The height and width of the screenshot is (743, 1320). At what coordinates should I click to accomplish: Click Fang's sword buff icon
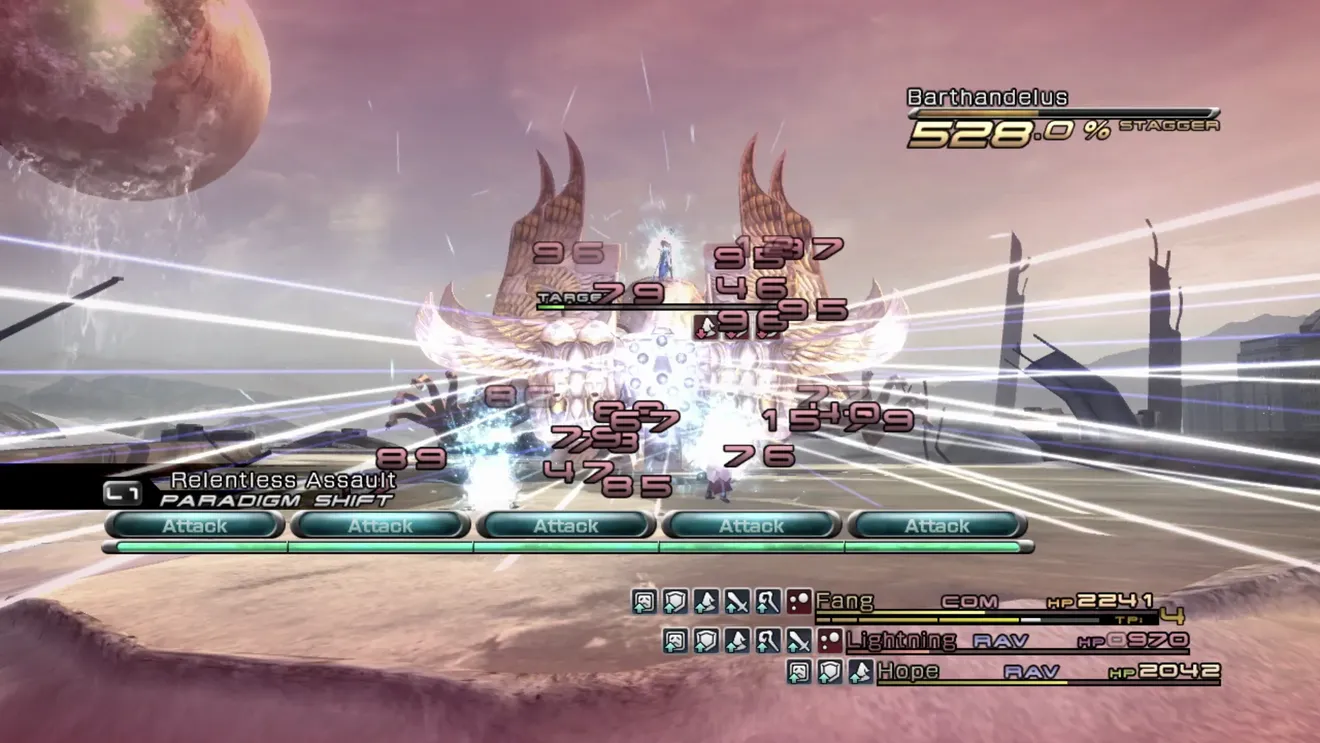(x=737, y=601)
